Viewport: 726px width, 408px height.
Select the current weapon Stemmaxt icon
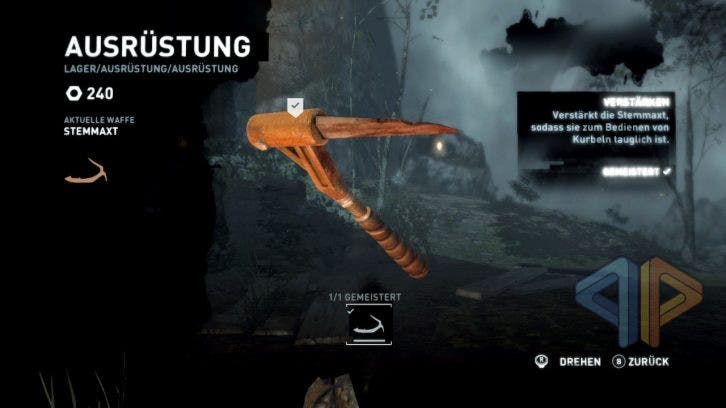click(85, 171)
